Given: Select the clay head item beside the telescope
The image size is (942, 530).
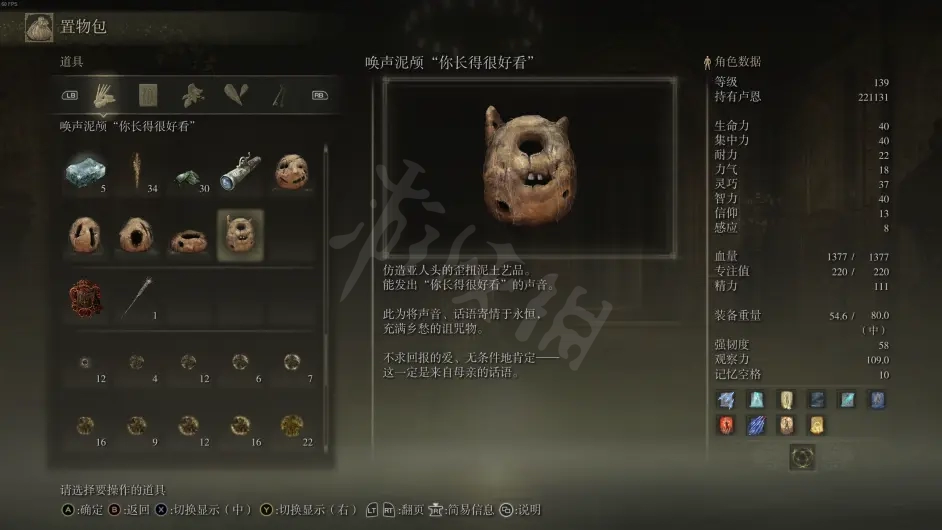Looking at the screenshot, I should click(291, 171).
